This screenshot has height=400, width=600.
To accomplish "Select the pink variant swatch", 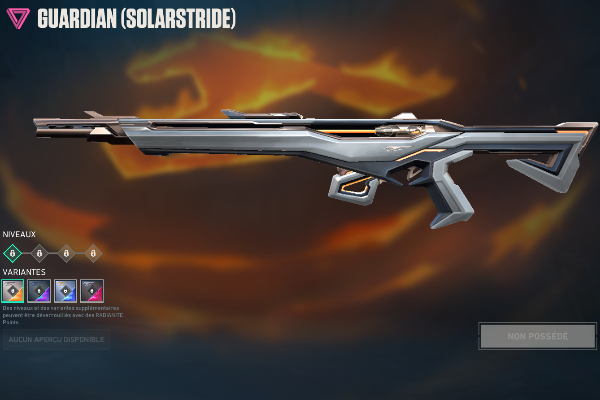I will pos(92,291).
